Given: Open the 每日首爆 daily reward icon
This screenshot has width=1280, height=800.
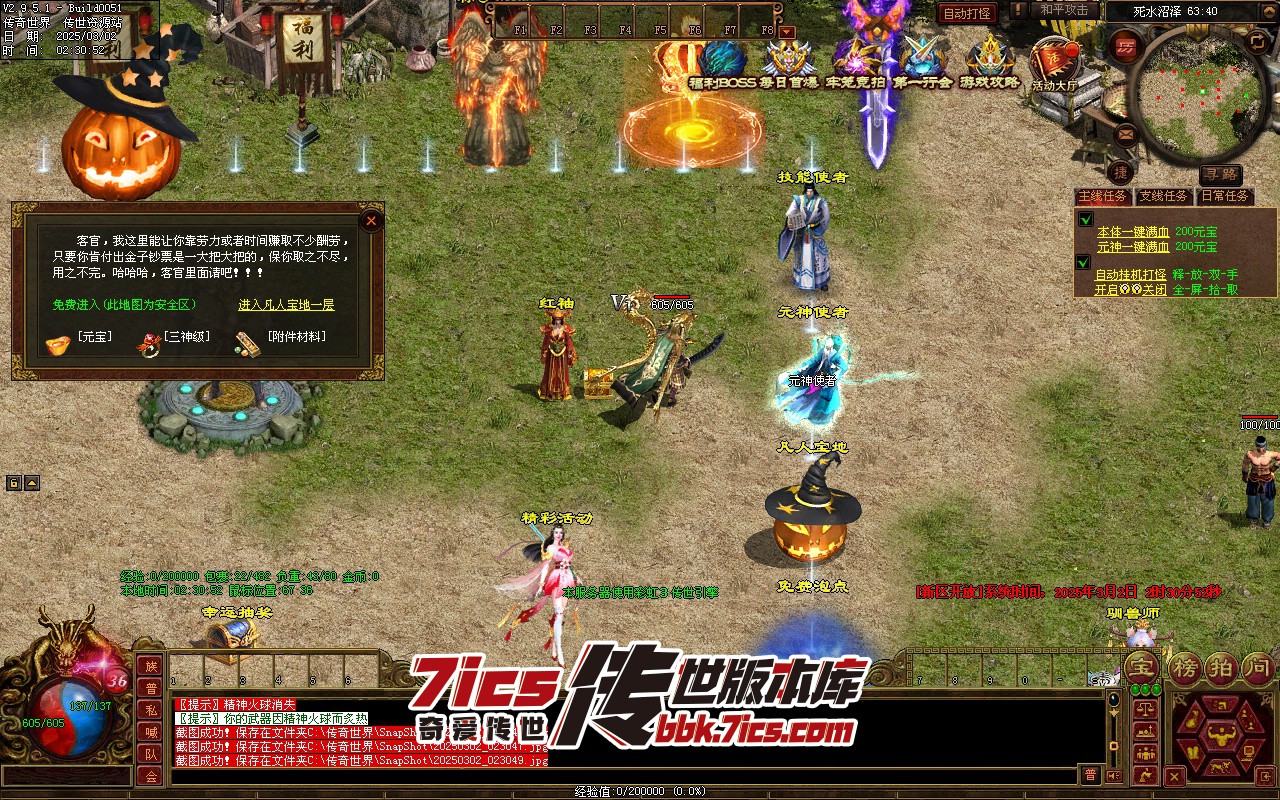Looking at the screenshot, I should (x=788, y=60).
